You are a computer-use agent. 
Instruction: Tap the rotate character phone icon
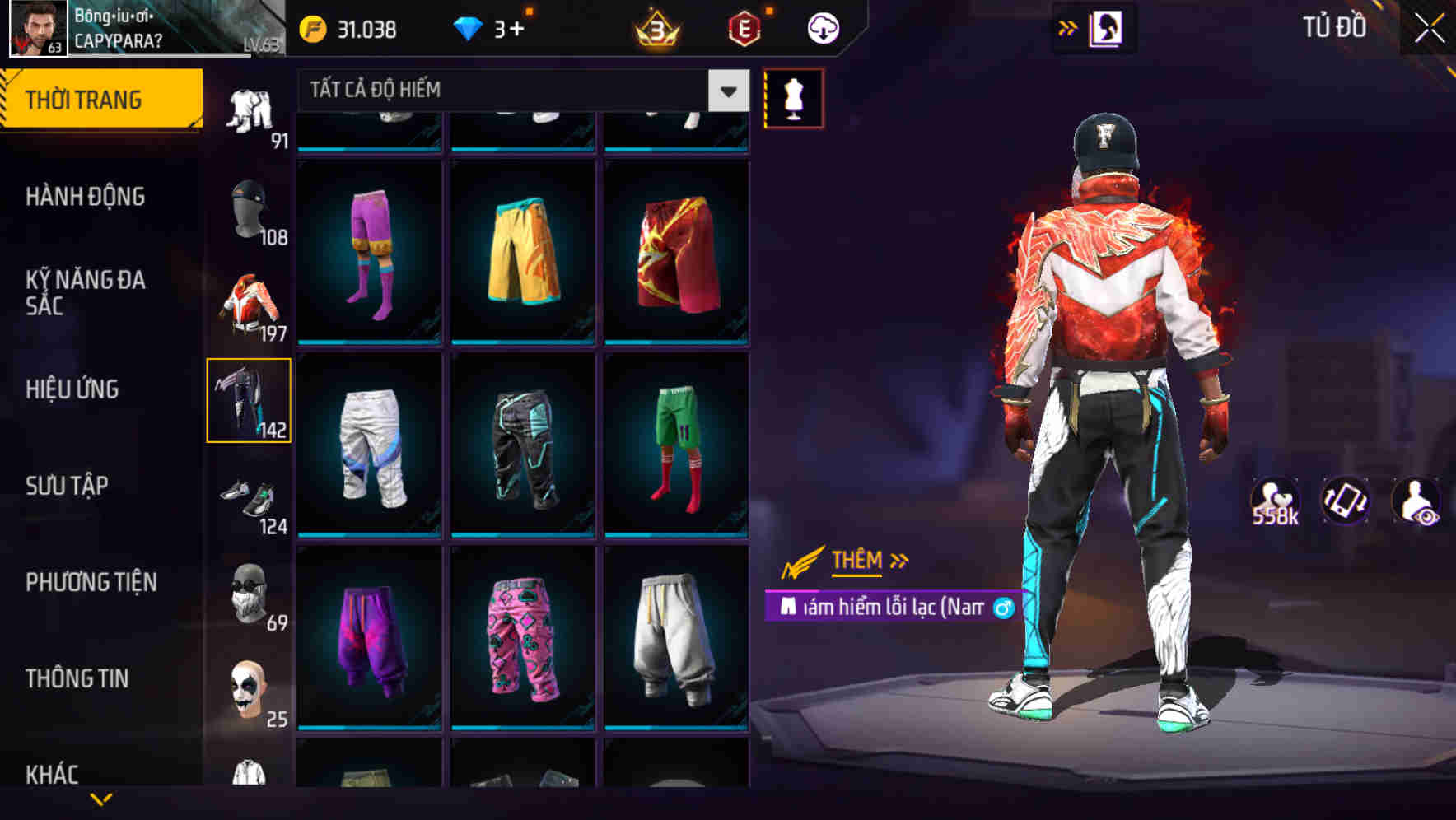1344,501
